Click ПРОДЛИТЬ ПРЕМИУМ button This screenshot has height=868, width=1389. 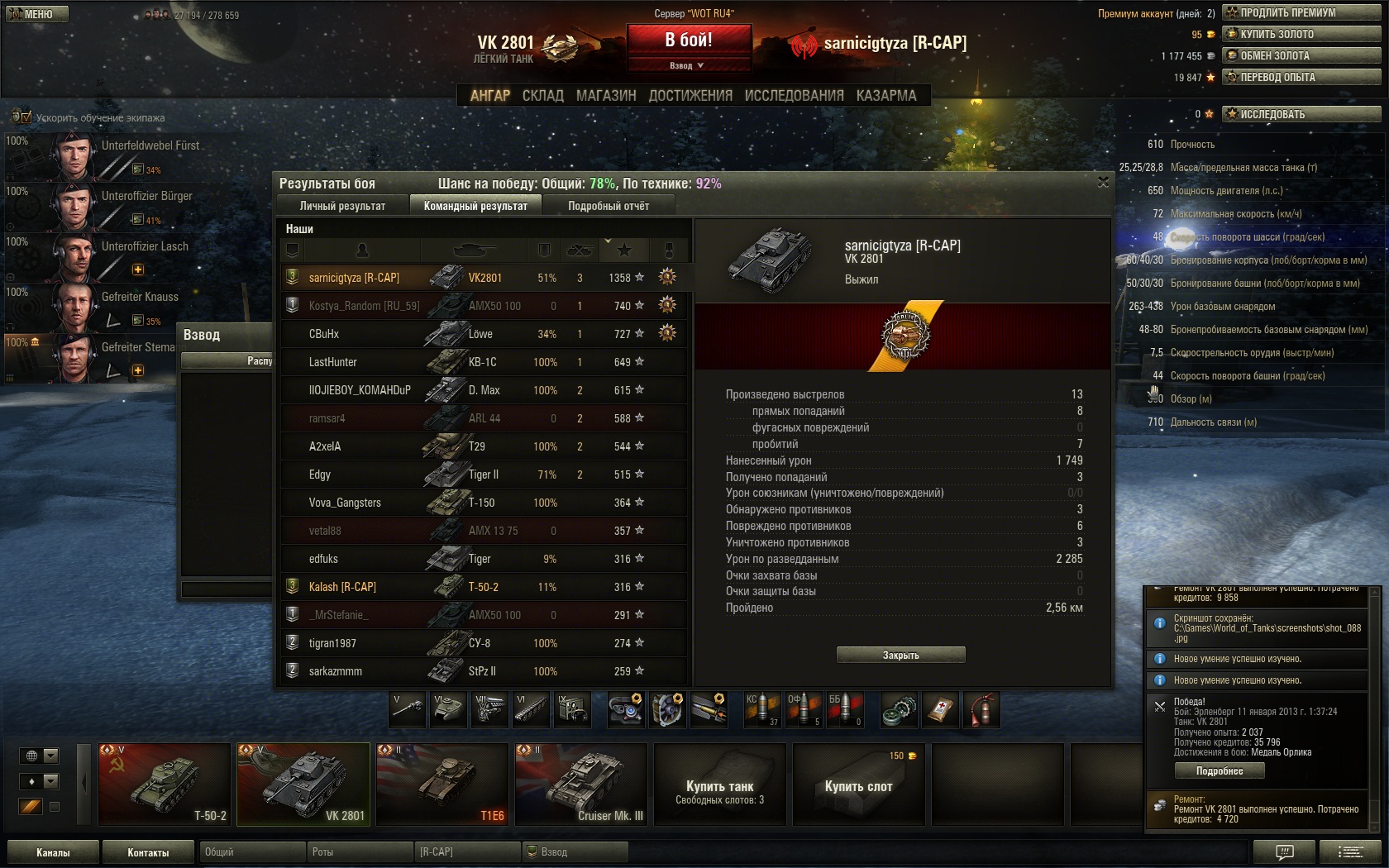(1301, 12)
